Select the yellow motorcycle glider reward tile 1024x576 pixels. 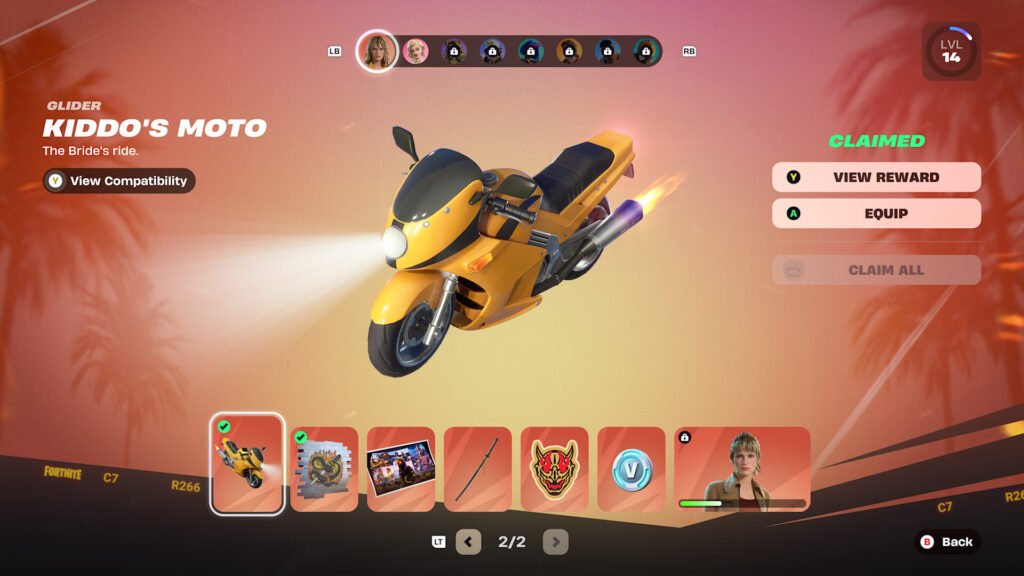pos(247,464)
